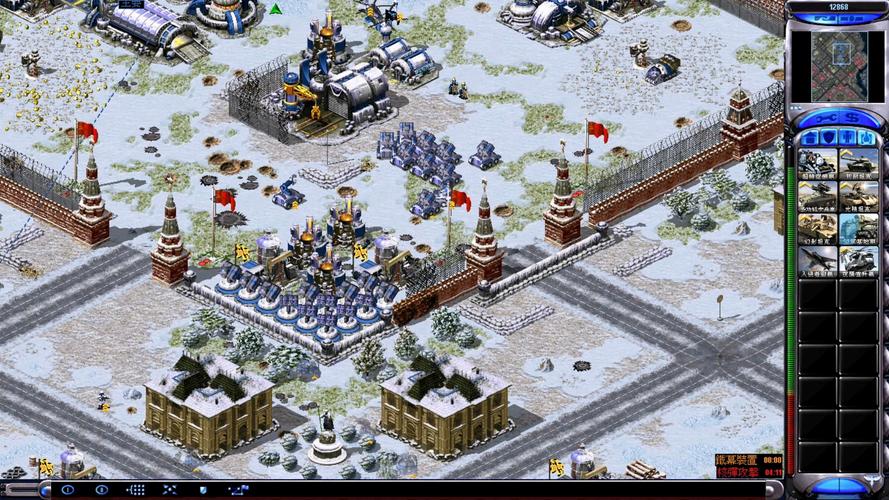
Task: Build a Chrono Miner from the sidebar
Action: pos(818,163)
